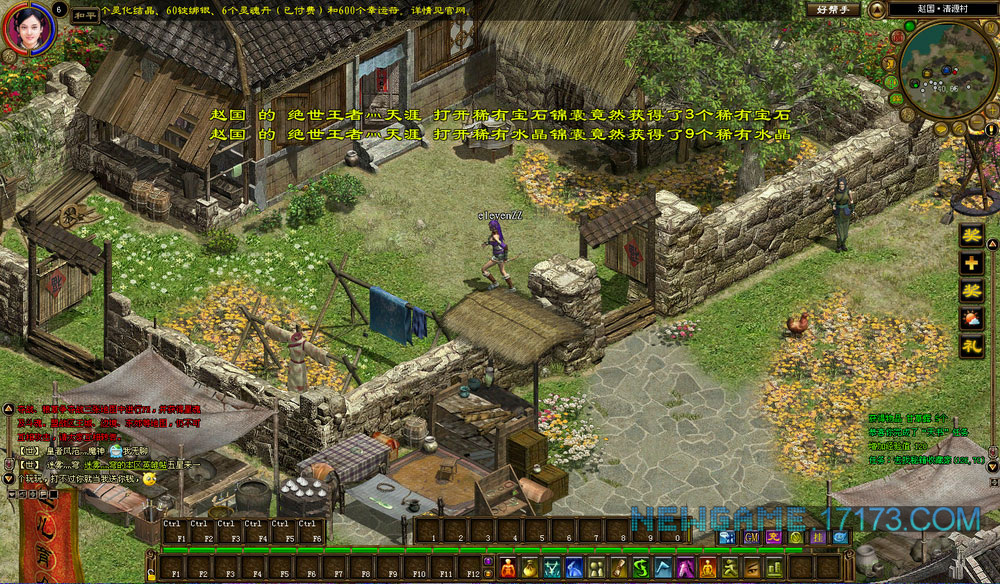Viewport: 1000px width, 584px height.
Task: Open the yellow cross icon on right sidebar
Action: 971,264
